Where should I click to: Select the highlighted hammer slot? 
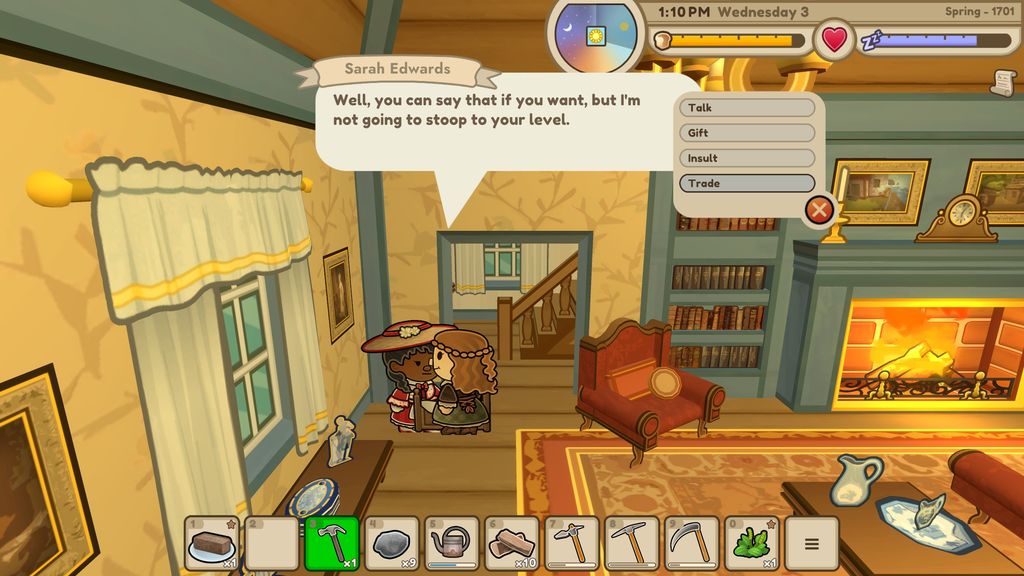[x=332, y=544]
